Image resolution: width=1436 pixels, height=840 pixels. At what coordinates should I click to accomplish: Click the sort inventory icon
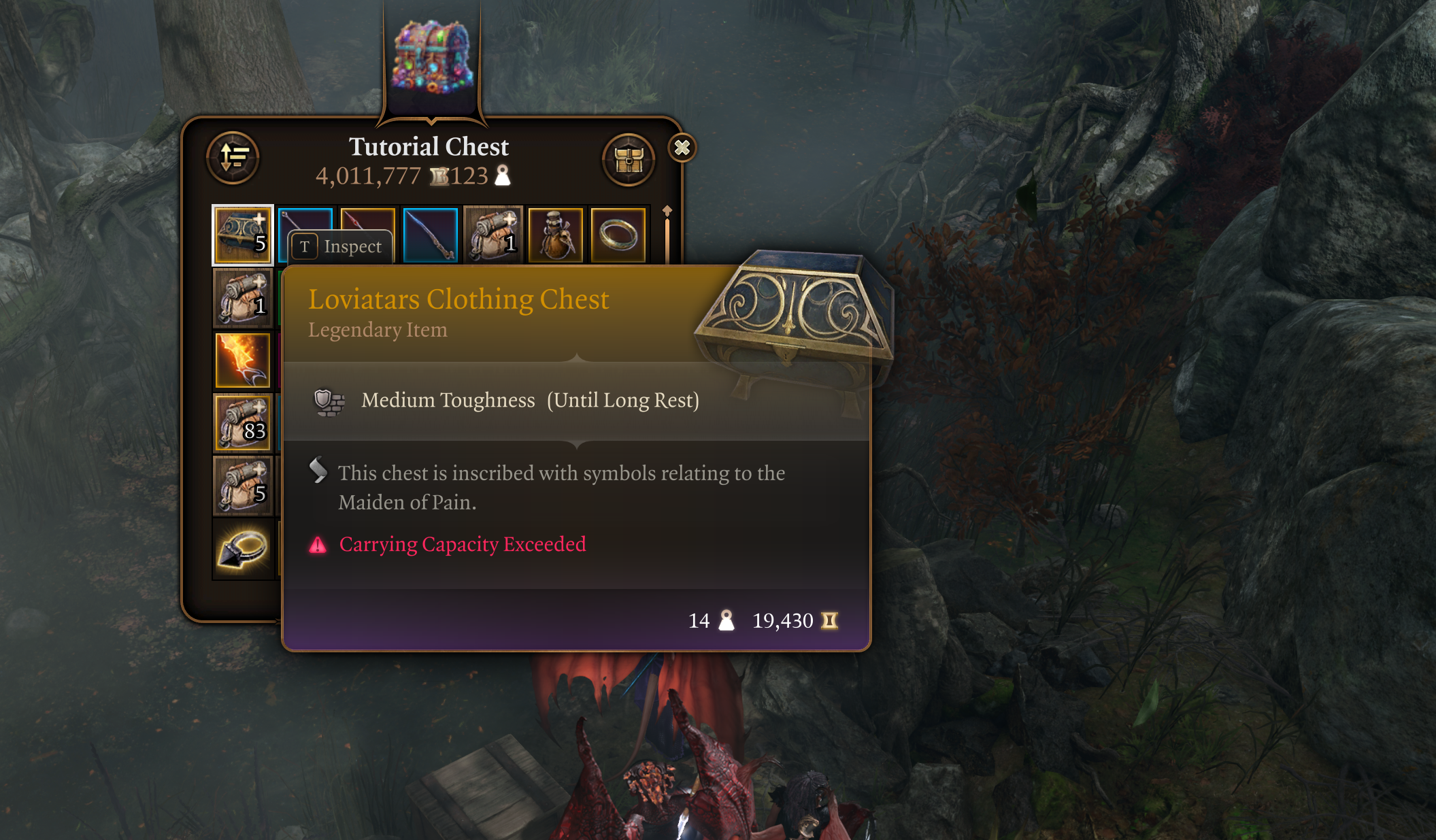[x=233, y=157]
